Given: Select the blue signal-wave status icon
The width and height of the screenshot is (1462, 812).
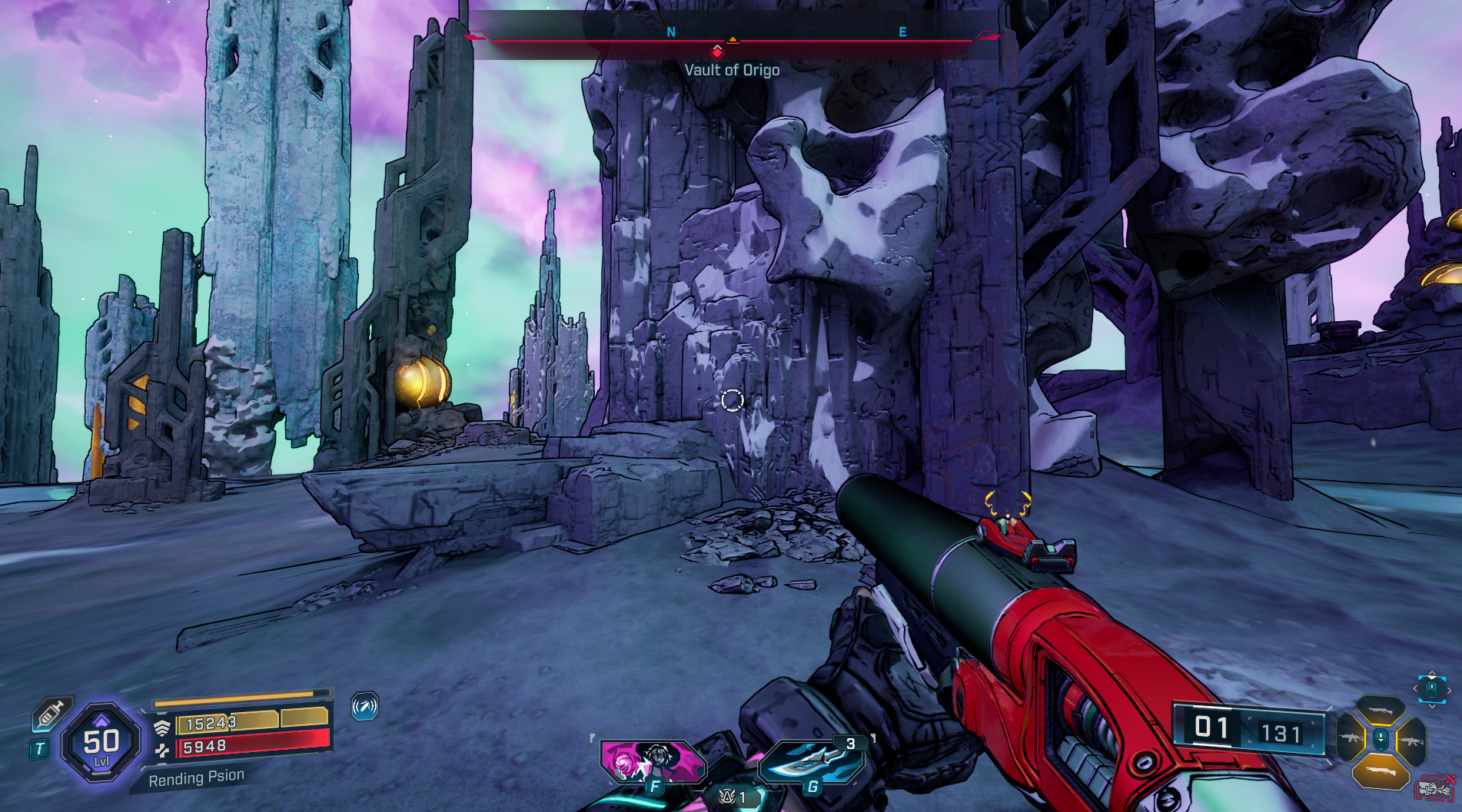Looking at the screenshot, I should (x=364, y=705).
